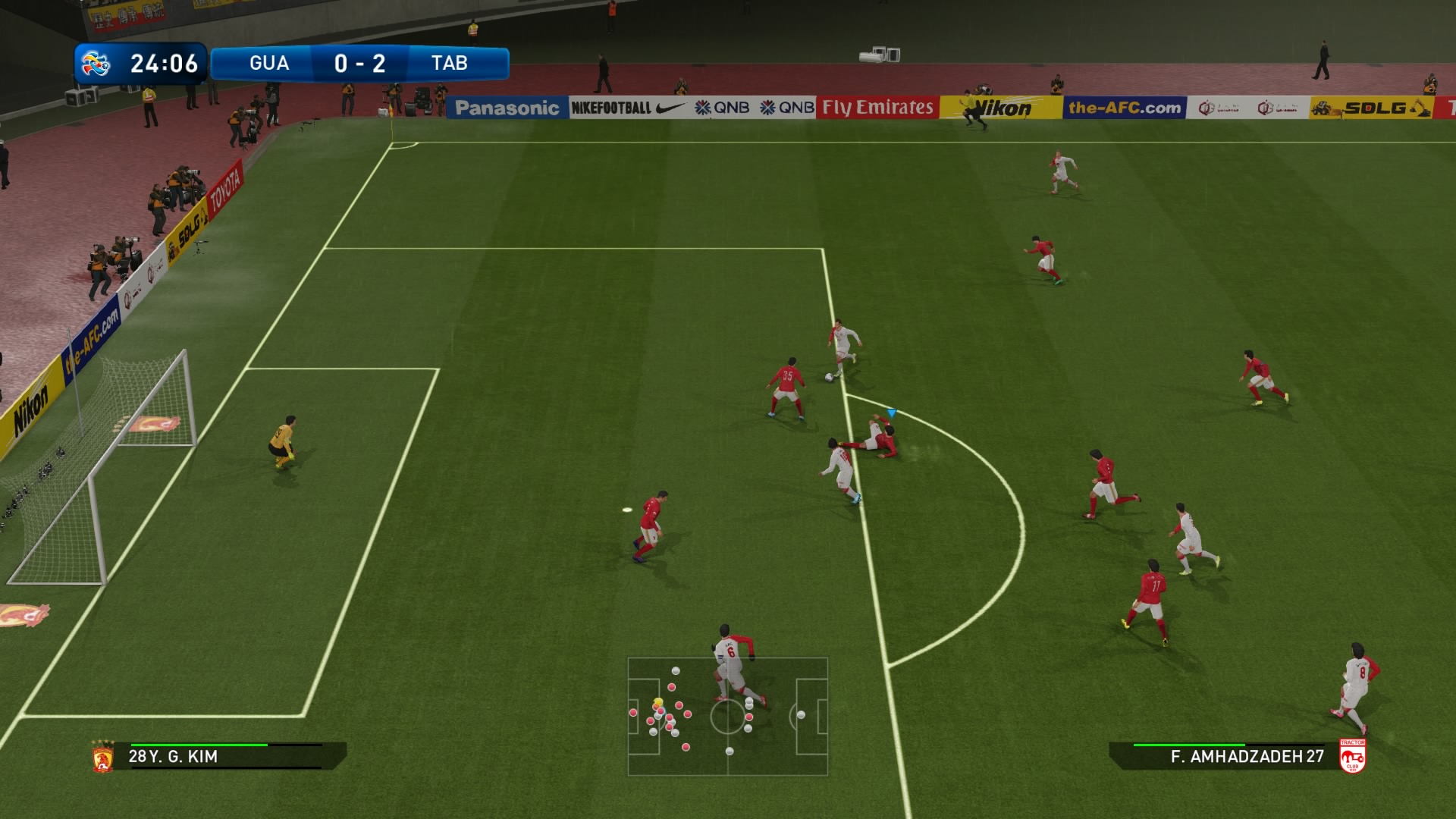The height and width of the screenshot is (819, 1456).
Task: Expand the 0 - 2 score display
Action: pos(359,64)
